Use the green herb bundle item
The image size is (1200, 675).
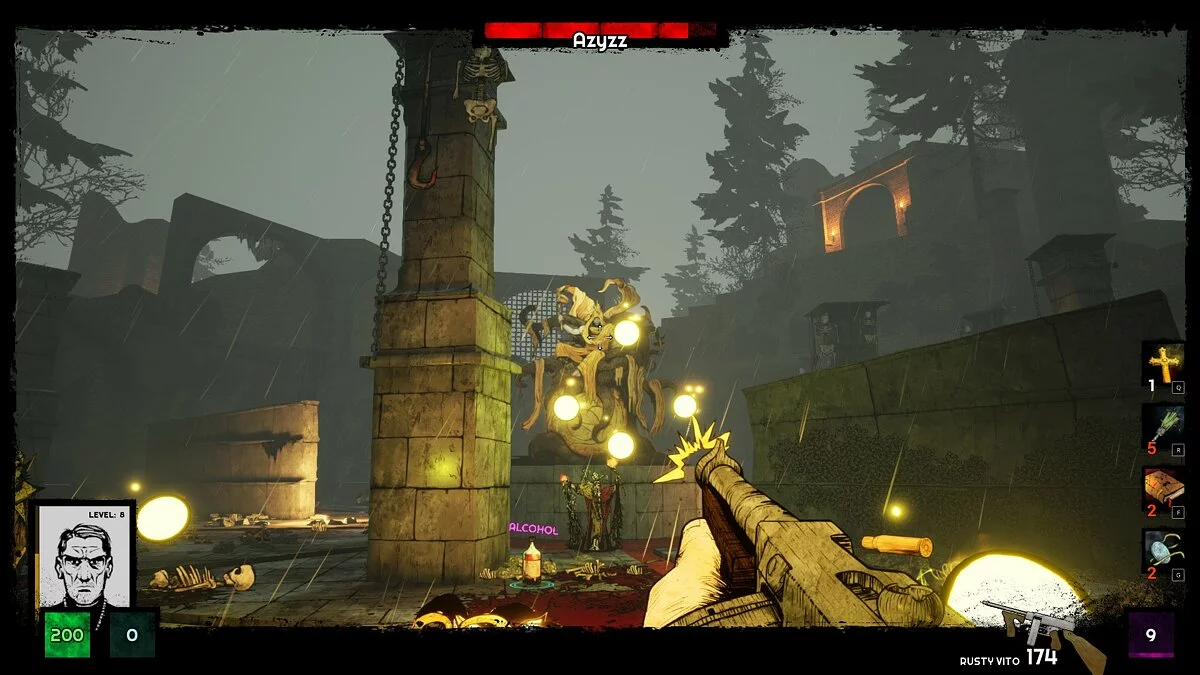tap(1164, 425)
